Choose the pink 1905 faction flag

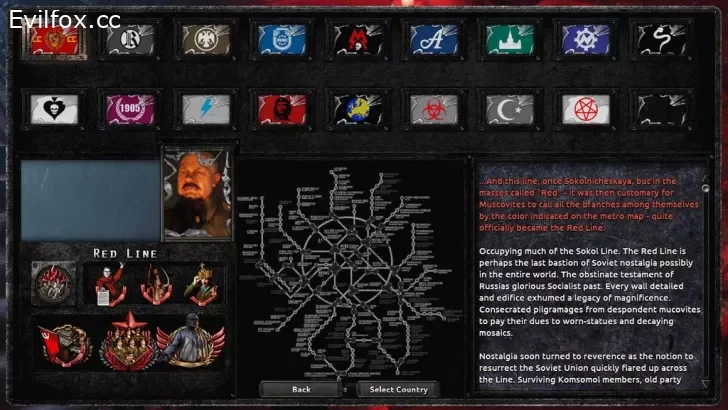click(x=129, y=108)
